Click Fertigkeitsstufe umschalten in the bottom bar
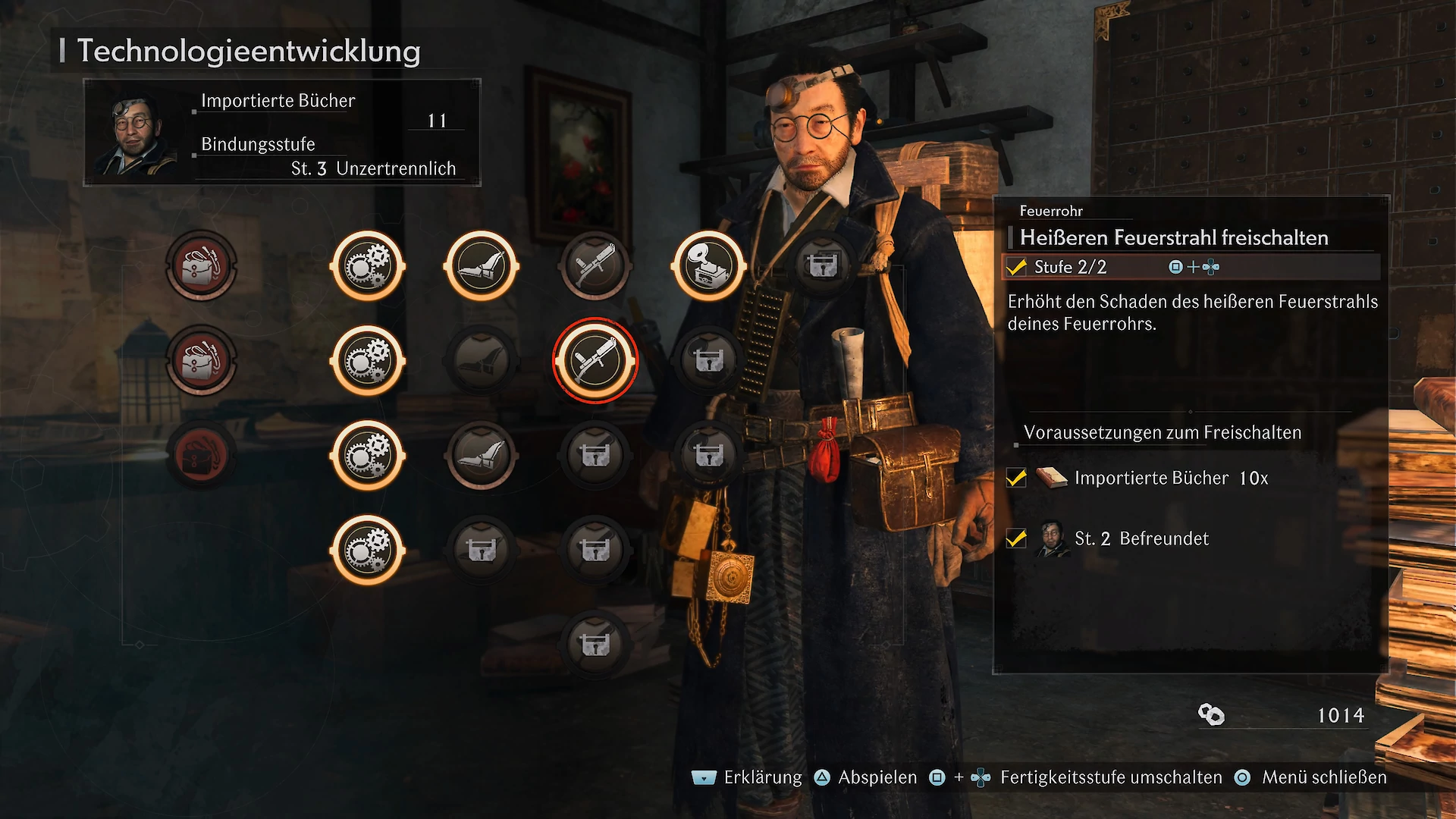Viewport: 1456px width, 819px height. pyautogui.click(x=1110, y=777)
